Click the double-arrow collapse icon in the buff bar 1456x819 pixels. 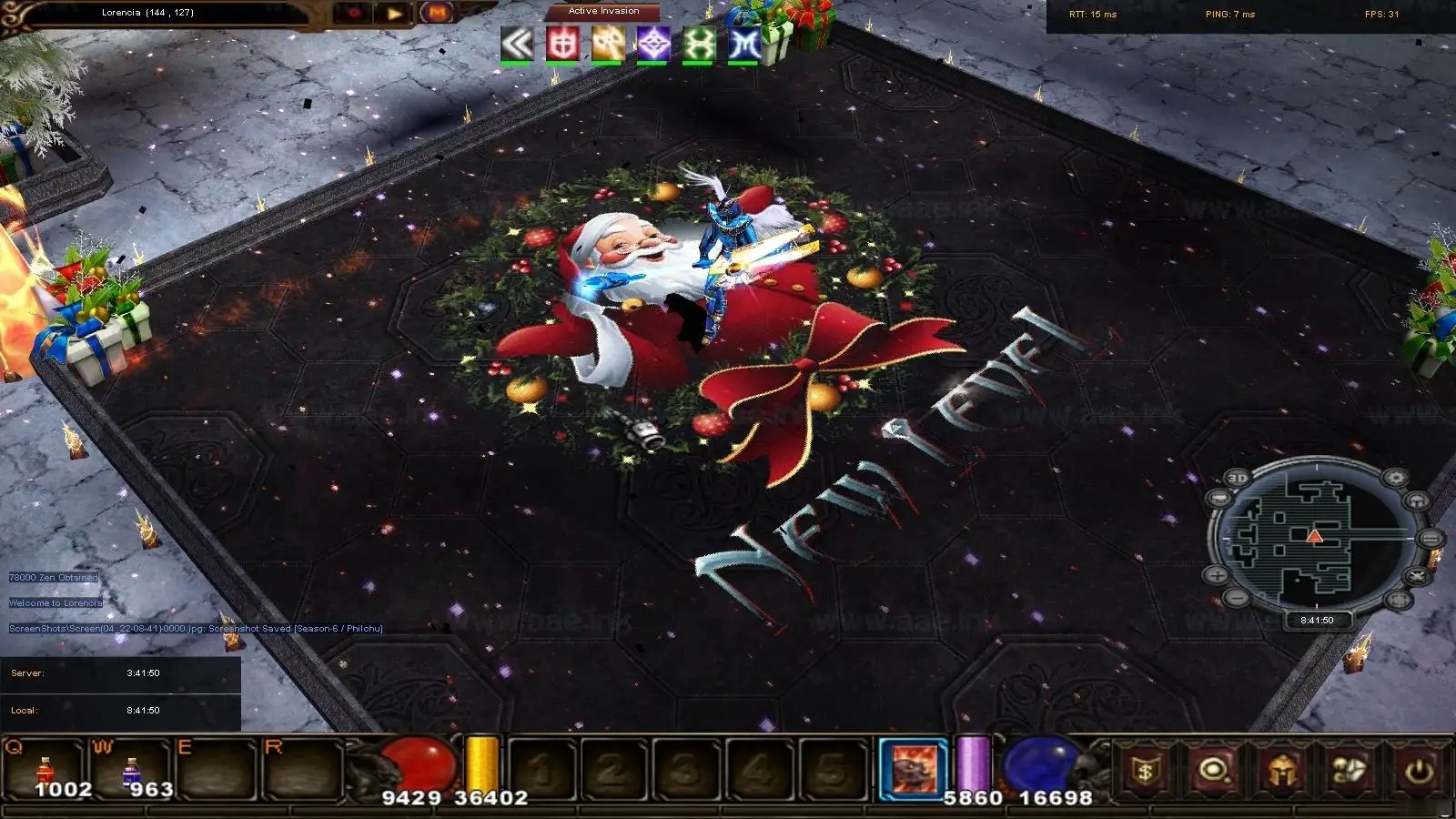pos(517,44)
